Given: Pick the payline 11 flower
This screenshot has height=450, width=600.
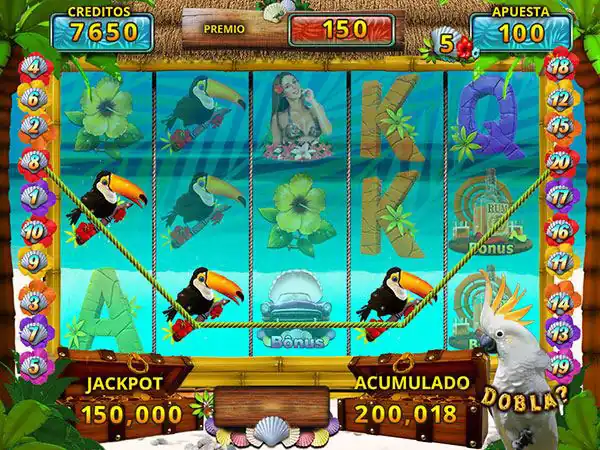Looking at the screenshot, I should 561,262.
